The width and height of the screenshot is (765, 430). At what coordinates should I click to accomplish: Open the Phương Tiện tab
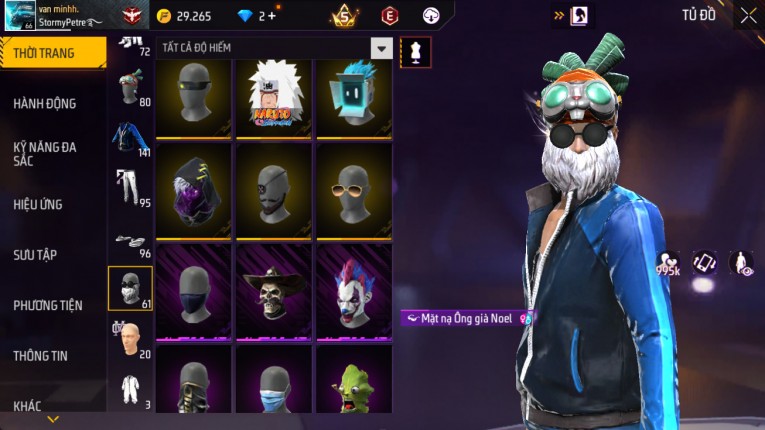(x=48, y=305)
